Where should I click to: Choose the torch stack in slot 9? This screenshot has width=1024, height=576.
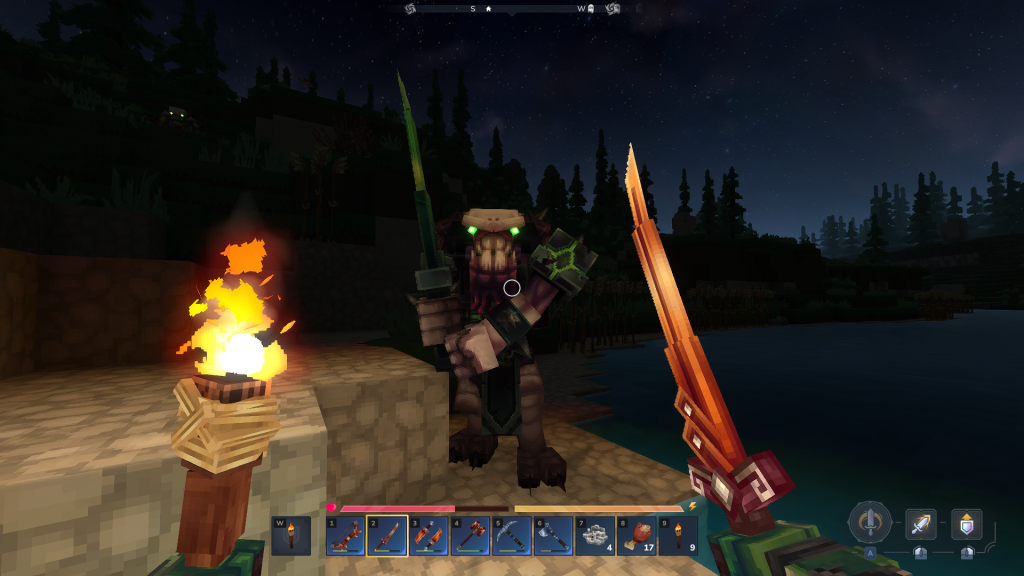coord(678,535)
